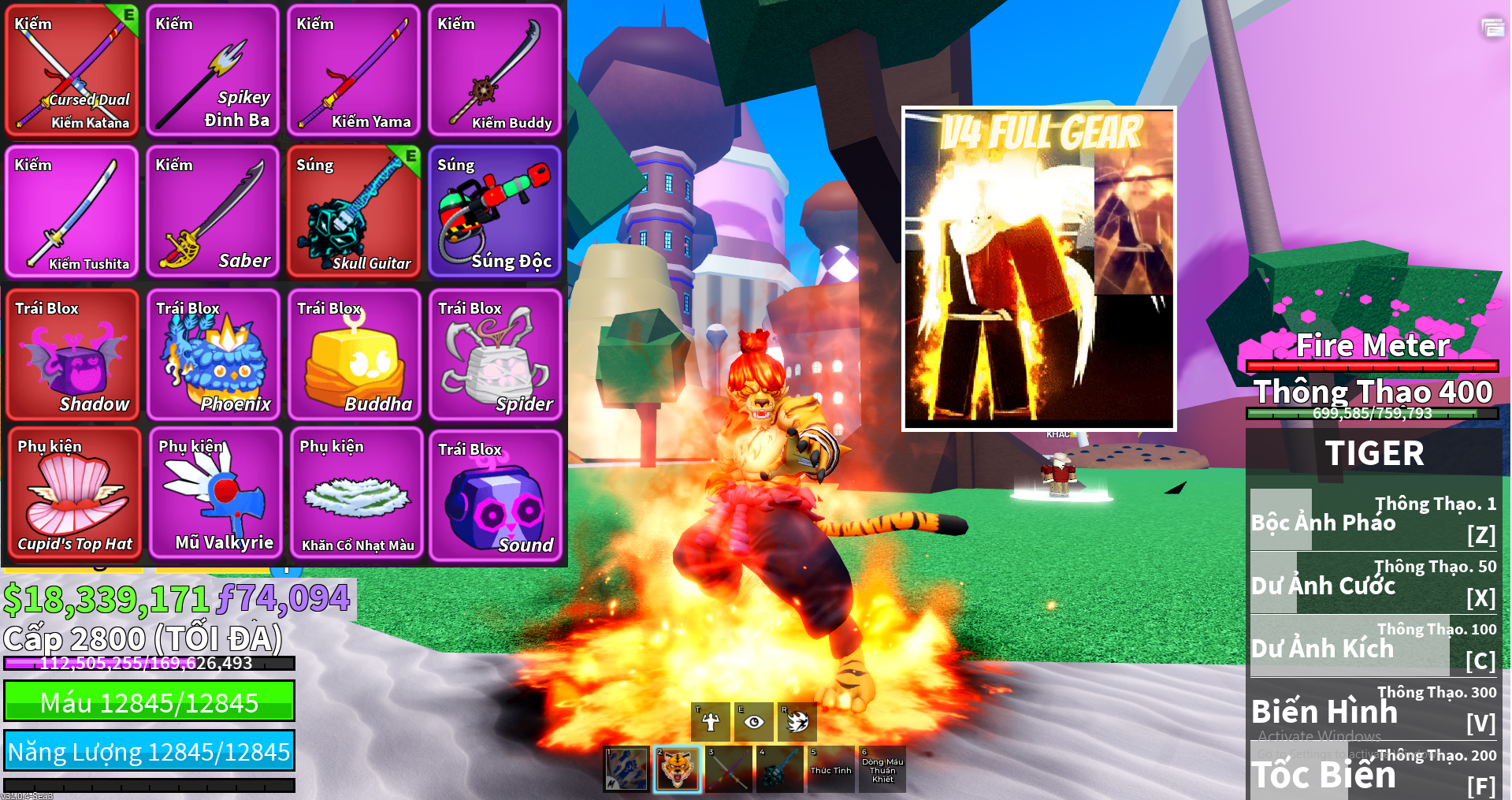Activate the Bộc Ảnh Pháo skill
1512x800 pixels.
click(1373, 519)
